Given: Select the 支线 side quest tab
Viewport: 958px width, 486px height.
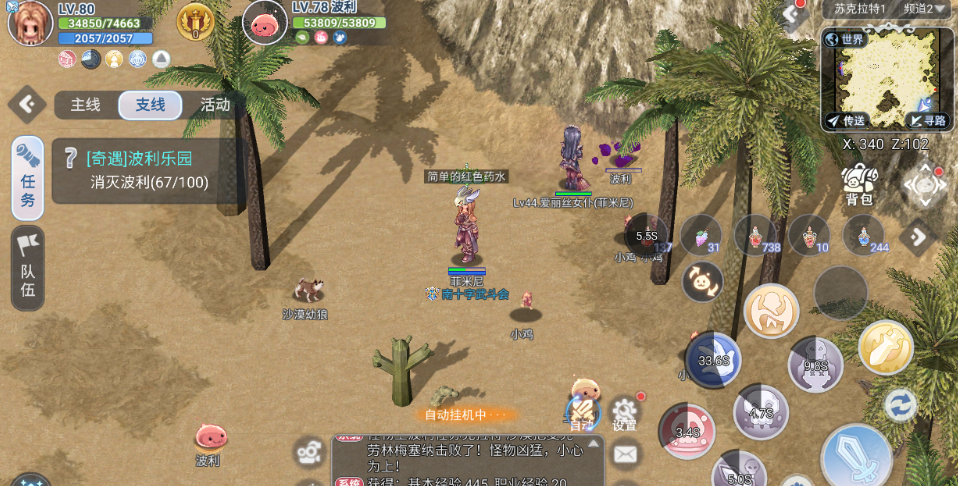Looking at the screenshot, I should [150, 105].
